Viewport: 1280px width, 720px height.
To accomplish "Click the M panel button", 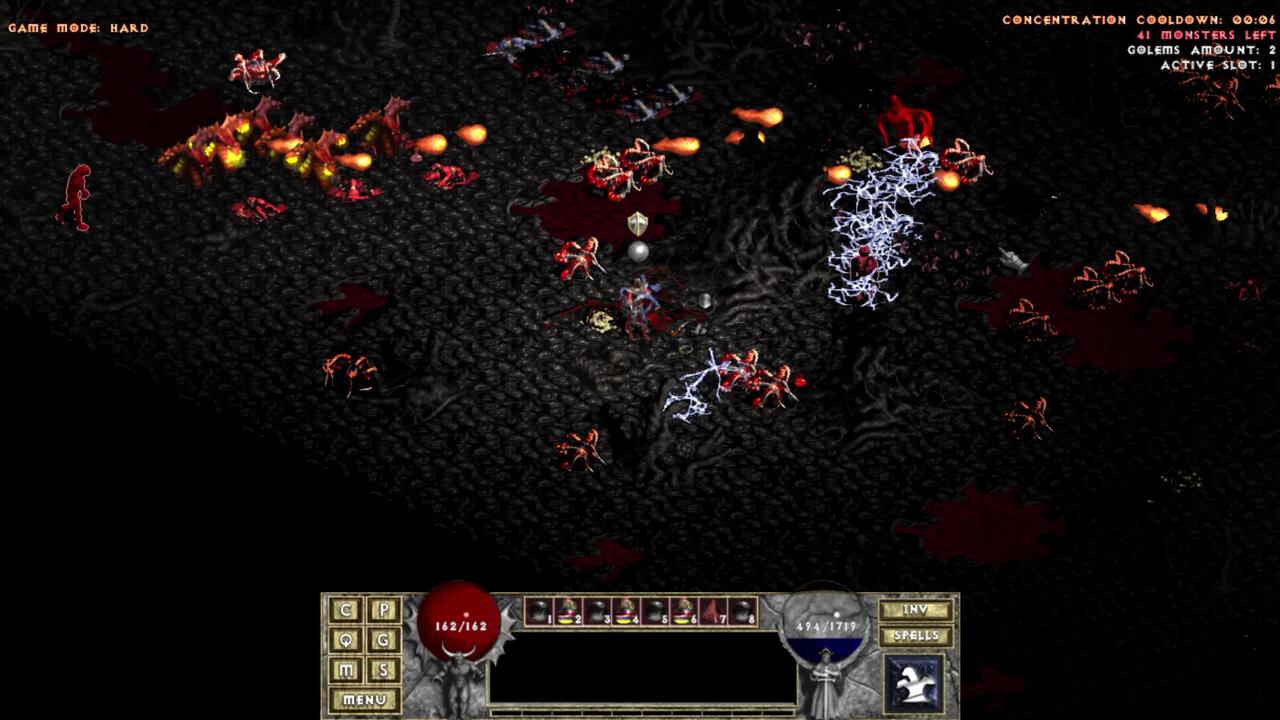I will (344, 670).
